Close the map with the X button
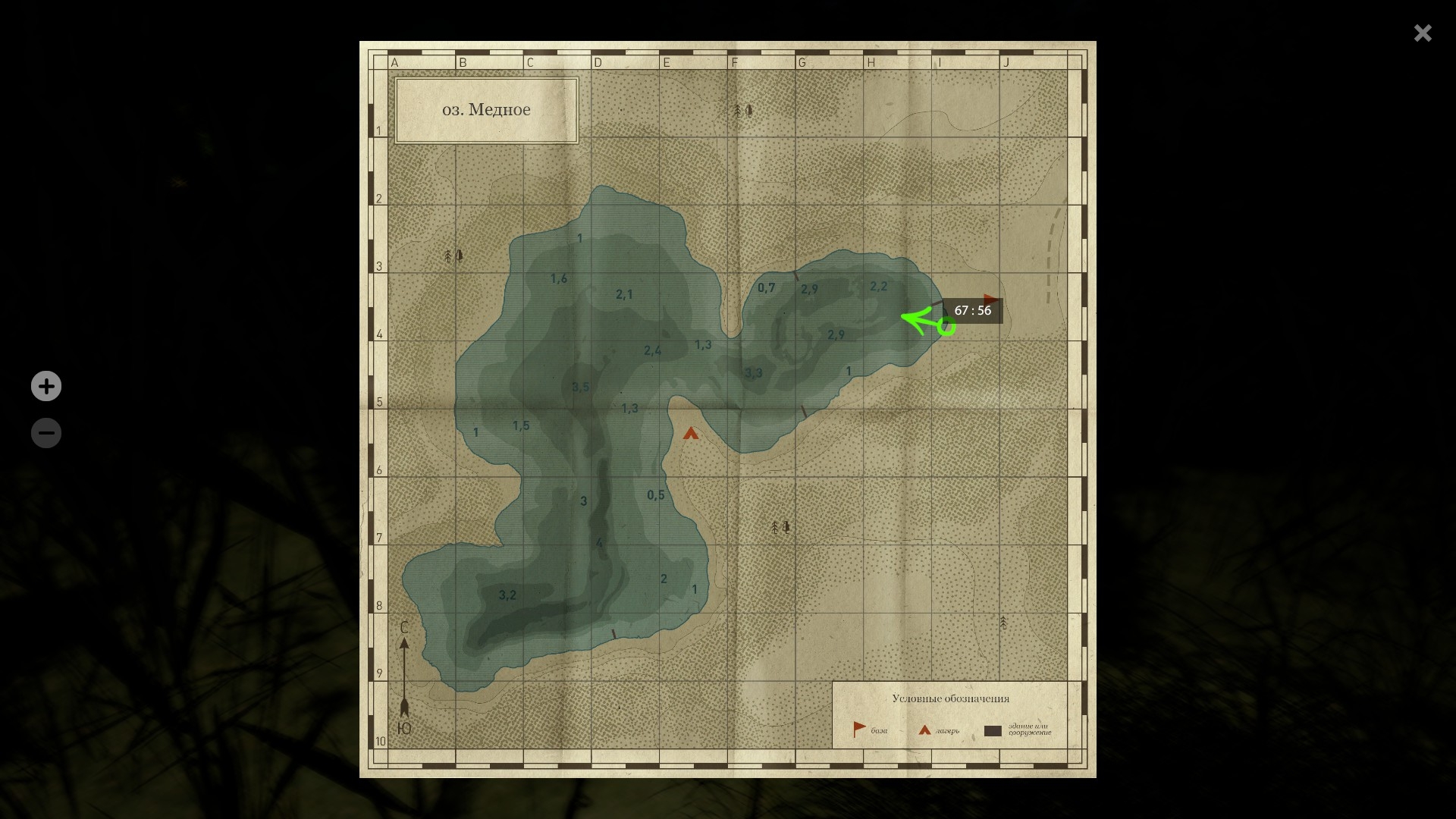Screen dimensions: 1456x819 (x=1422, y=33)
